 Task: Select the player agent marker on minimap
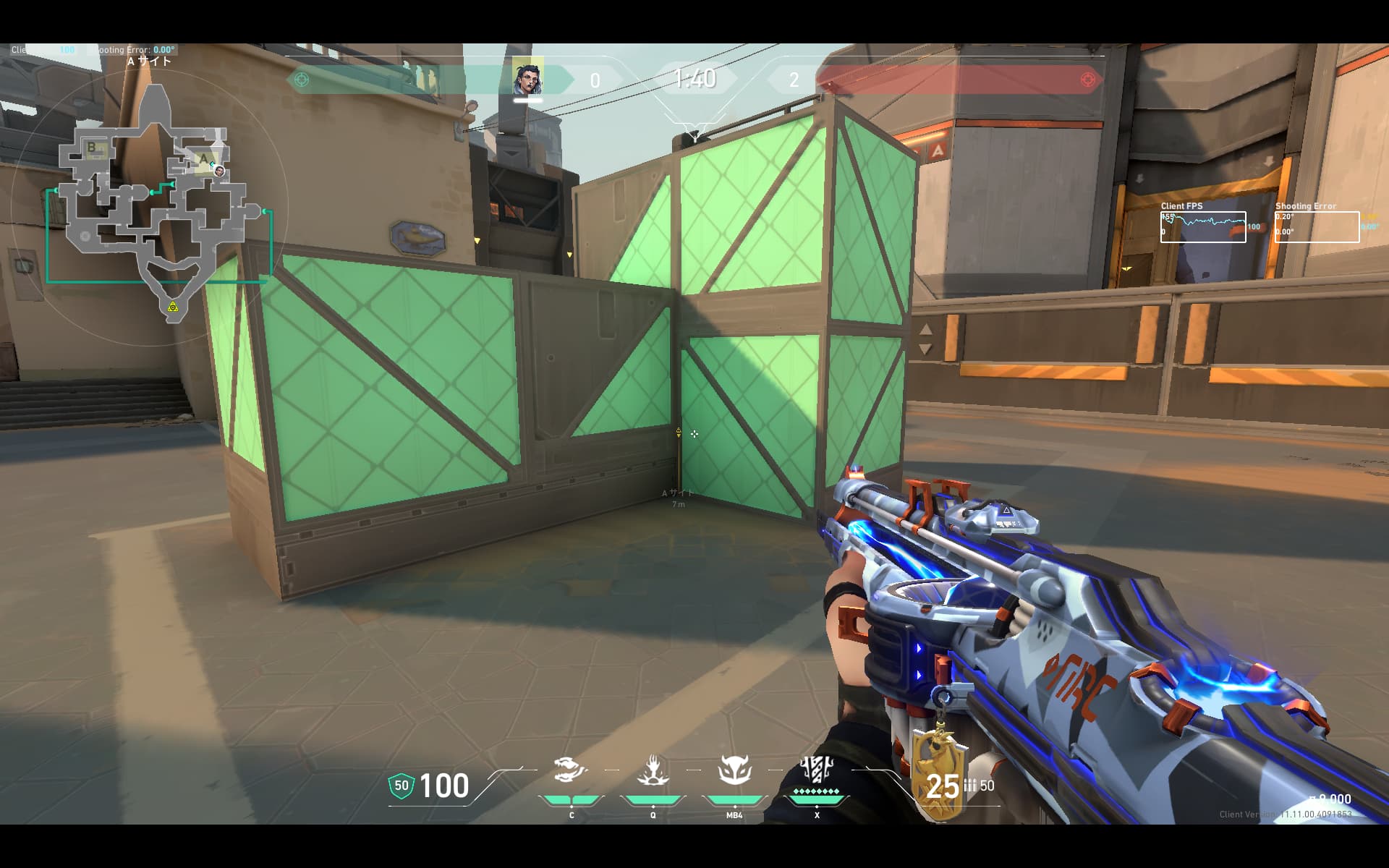(218, 171)
